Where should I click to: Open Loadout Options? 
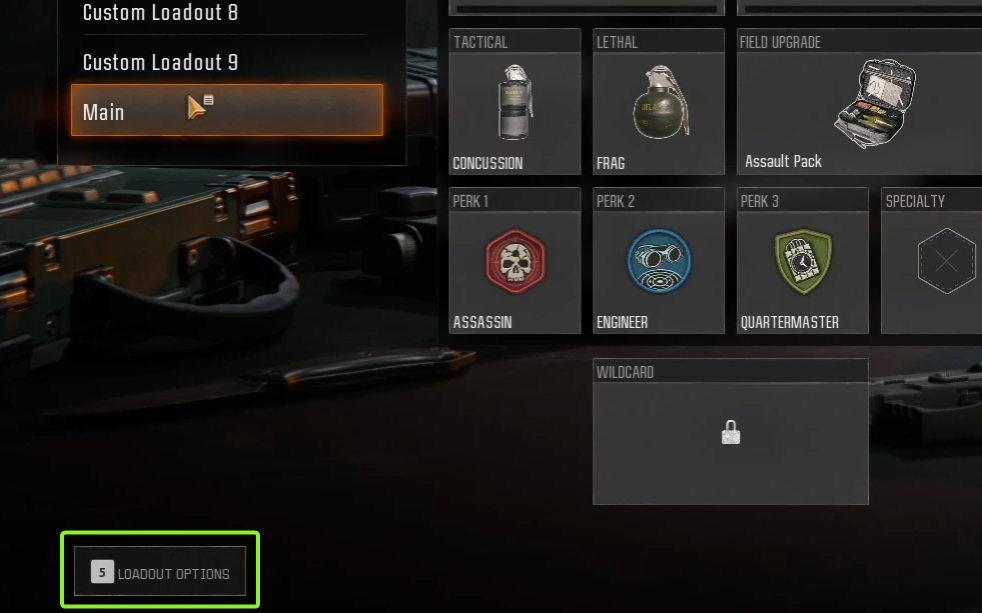pyautogui.click(x=160, y=573)
